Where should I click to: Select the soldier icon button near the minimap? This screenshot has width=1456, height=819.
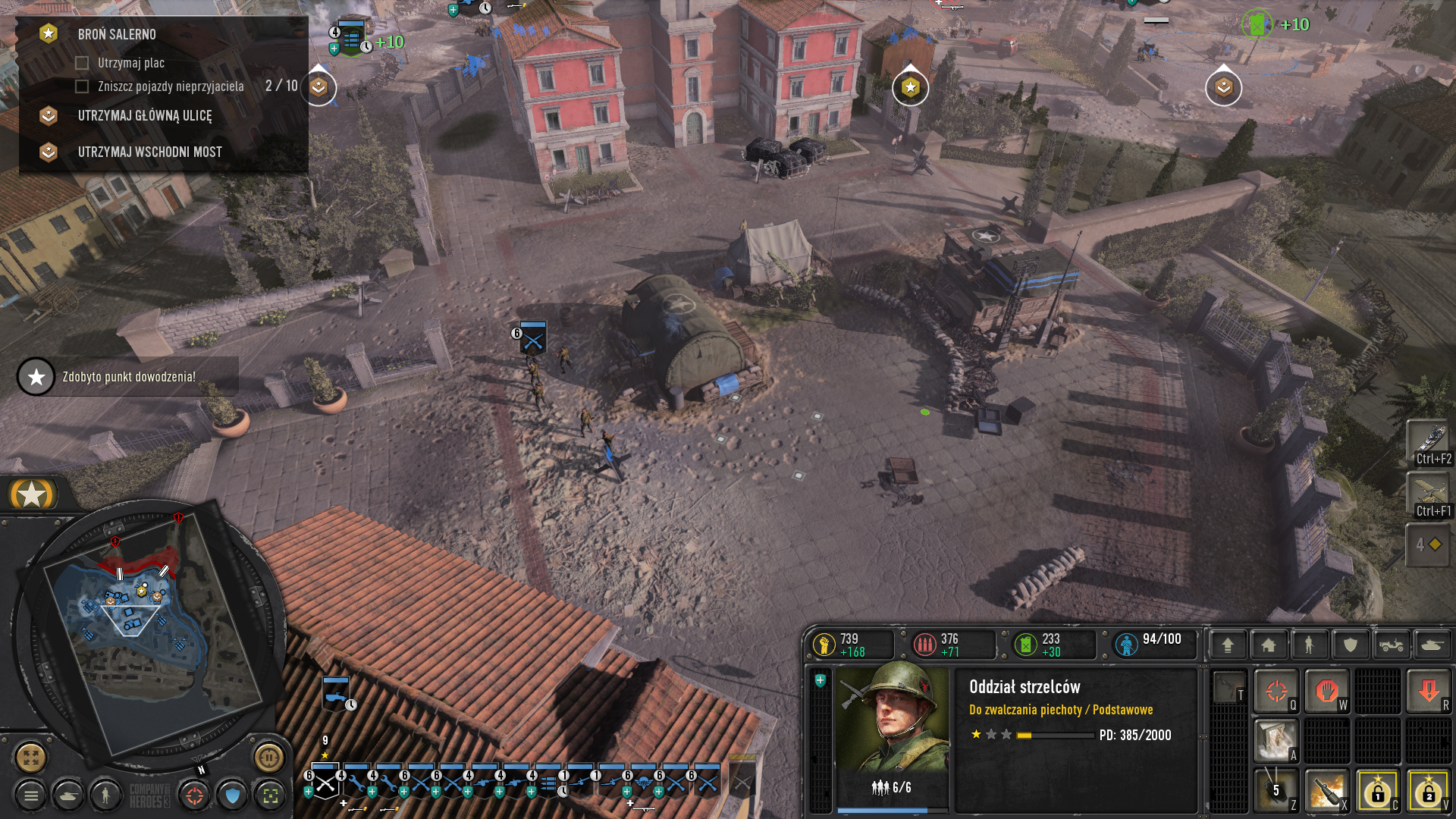(x=105, y=795)
